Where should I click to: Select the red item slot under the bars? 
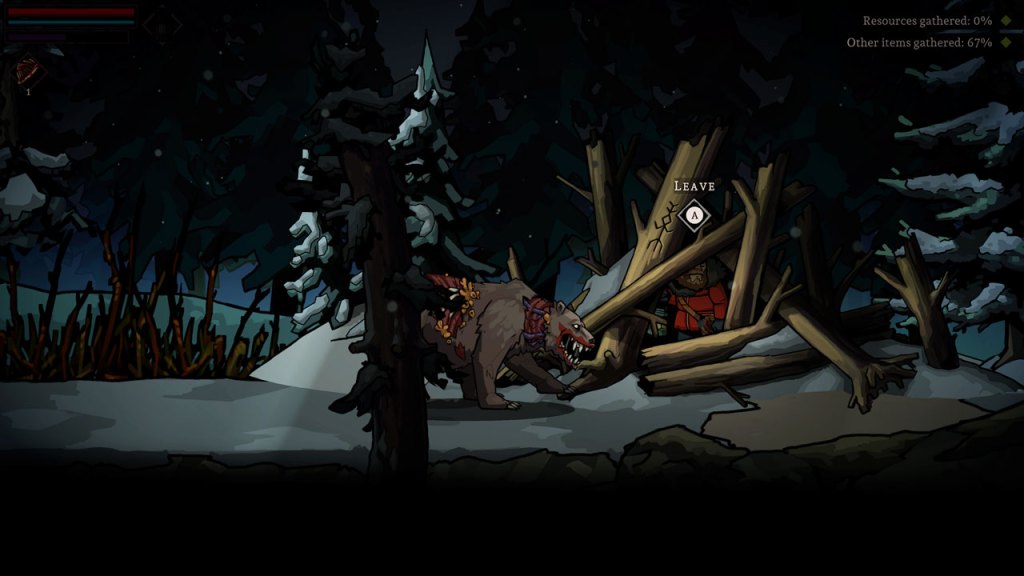point(28,72)
